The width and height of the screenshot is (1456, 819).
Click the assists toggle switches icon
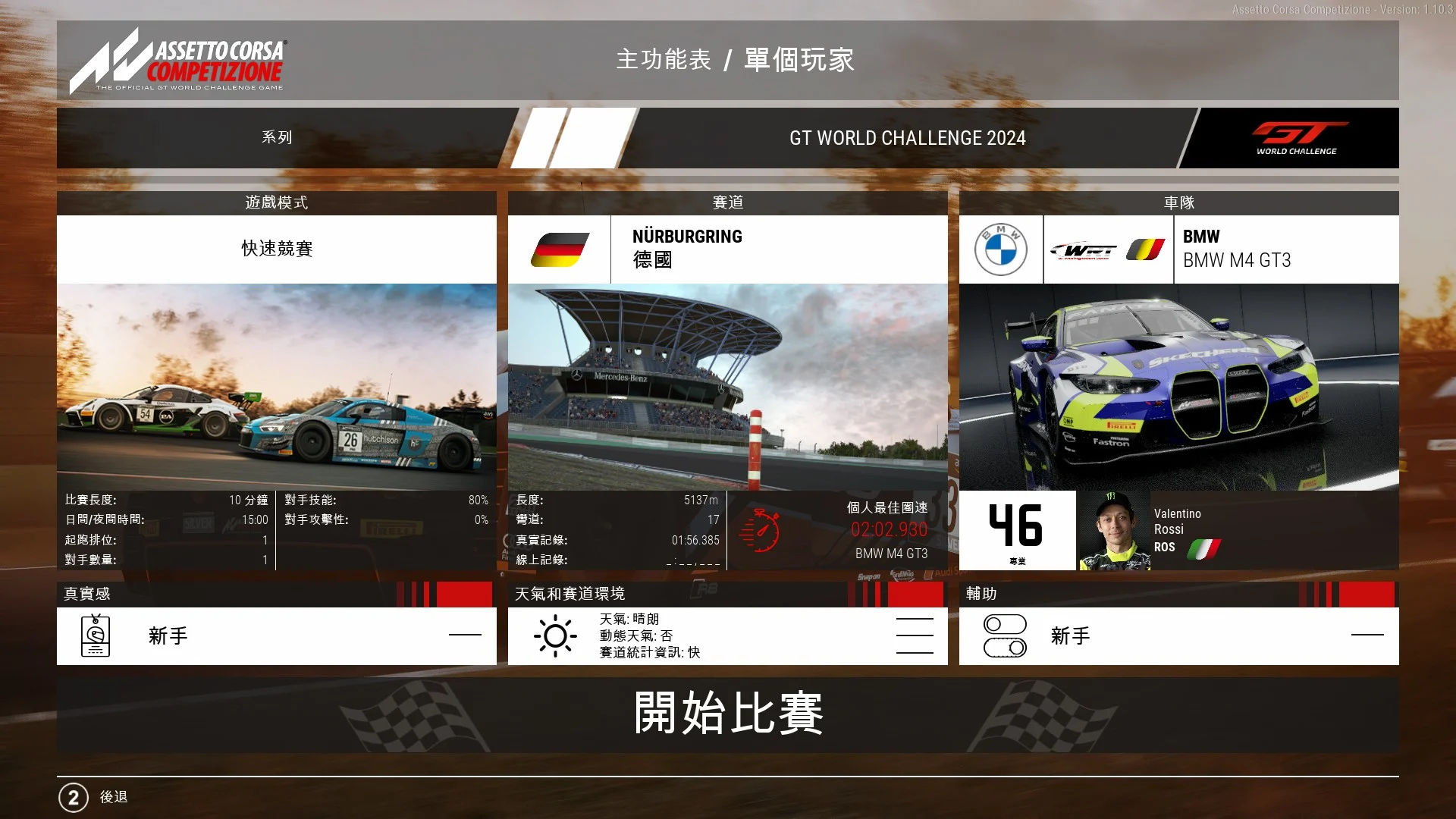point(1005,635)
